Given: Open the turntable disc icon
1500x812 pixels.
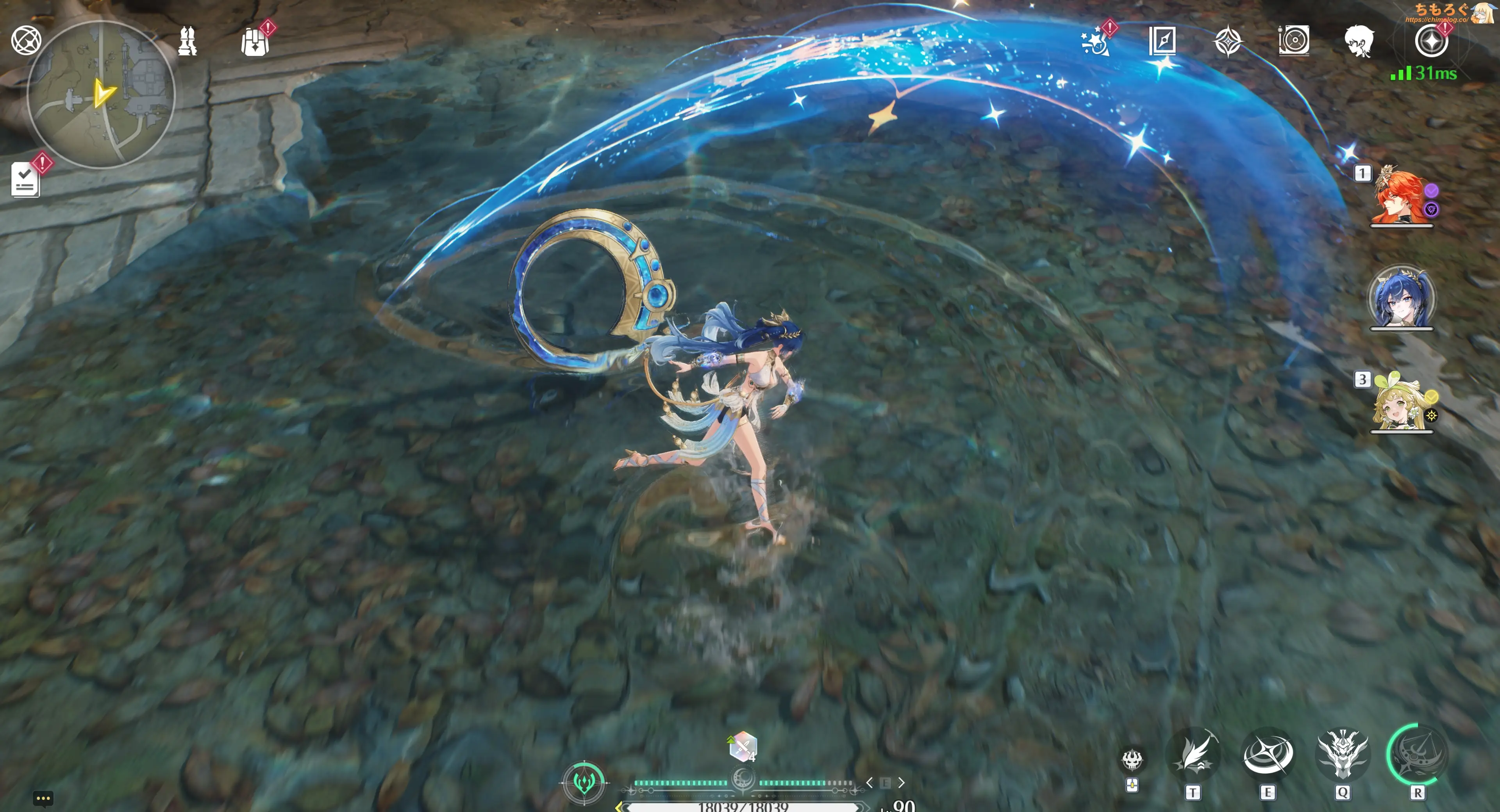Looking at the screenshot, I should click(x=1294, y=41).
